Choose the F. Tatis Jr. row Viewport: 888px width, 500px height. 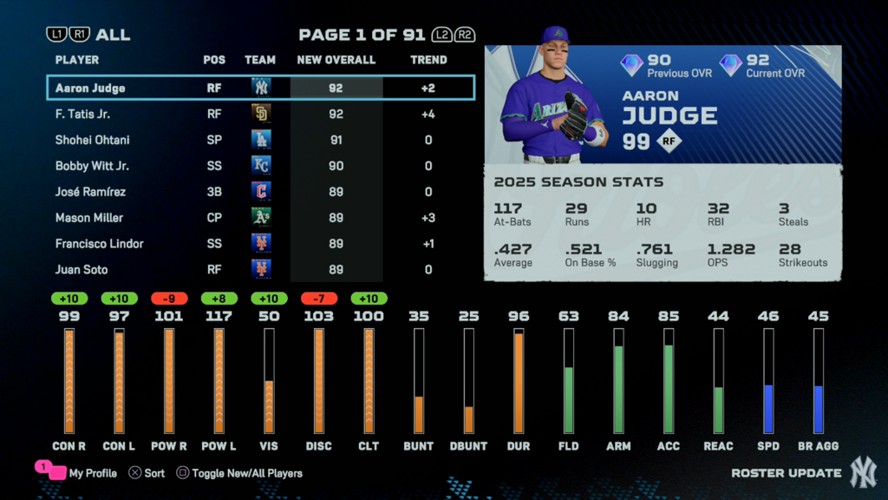[x=260, y=114]
